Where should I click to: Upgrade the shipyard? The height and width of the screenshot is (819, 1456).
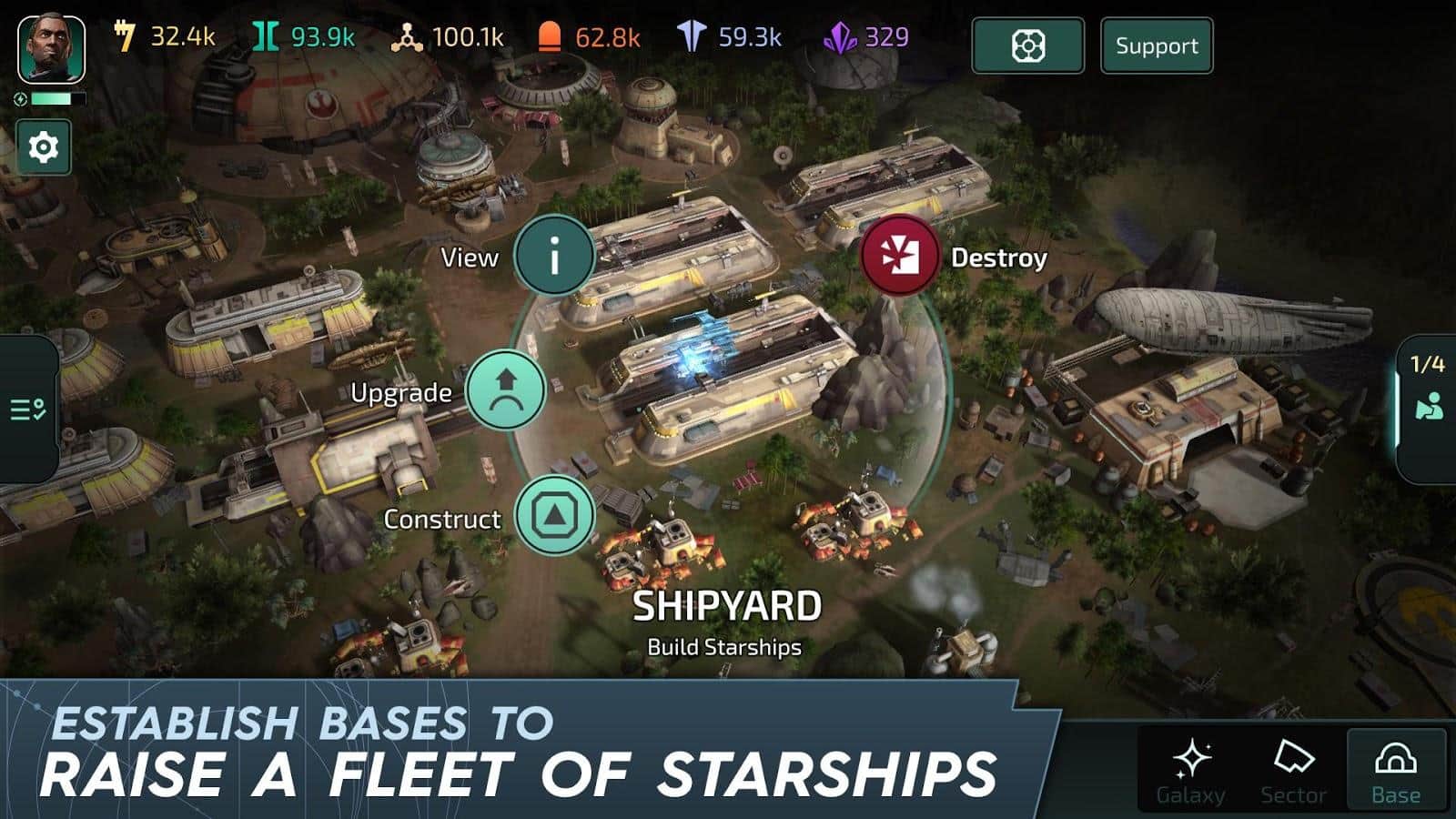506,390
